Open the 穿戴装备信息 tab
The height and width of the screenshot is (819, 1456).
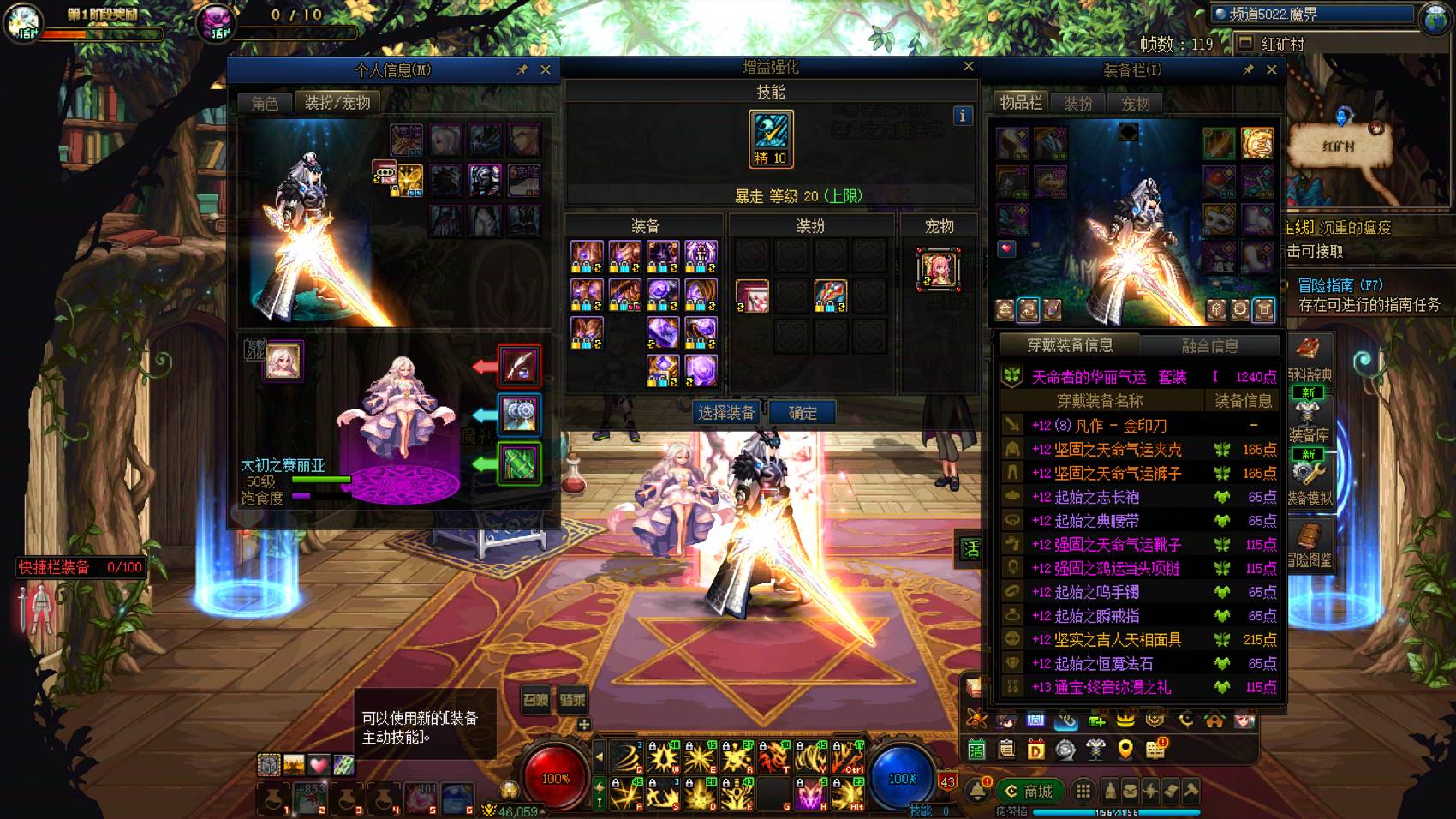(1070, 345)
